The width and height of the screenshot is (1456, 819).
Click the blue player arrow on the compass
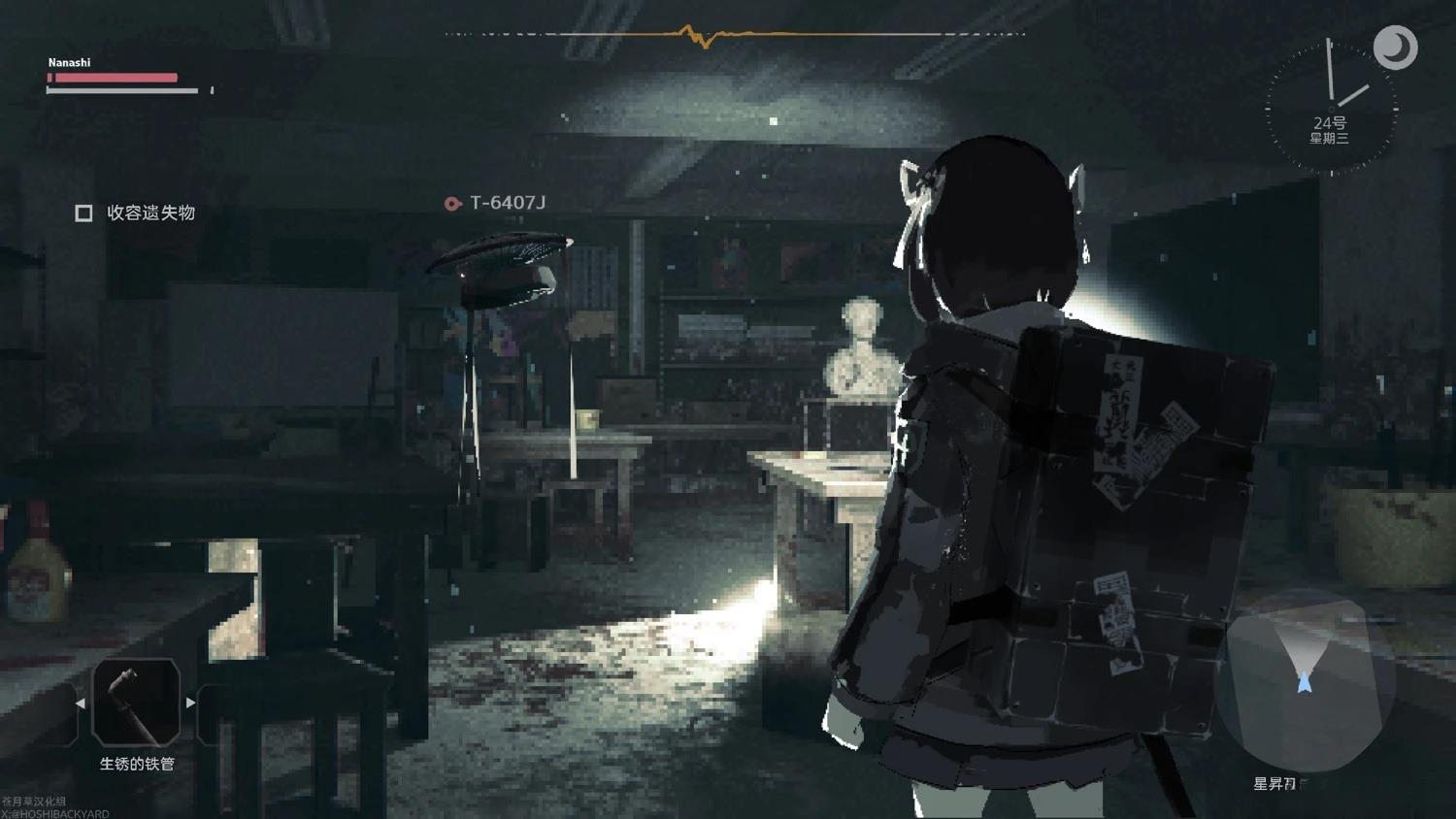coord(1305,679)
